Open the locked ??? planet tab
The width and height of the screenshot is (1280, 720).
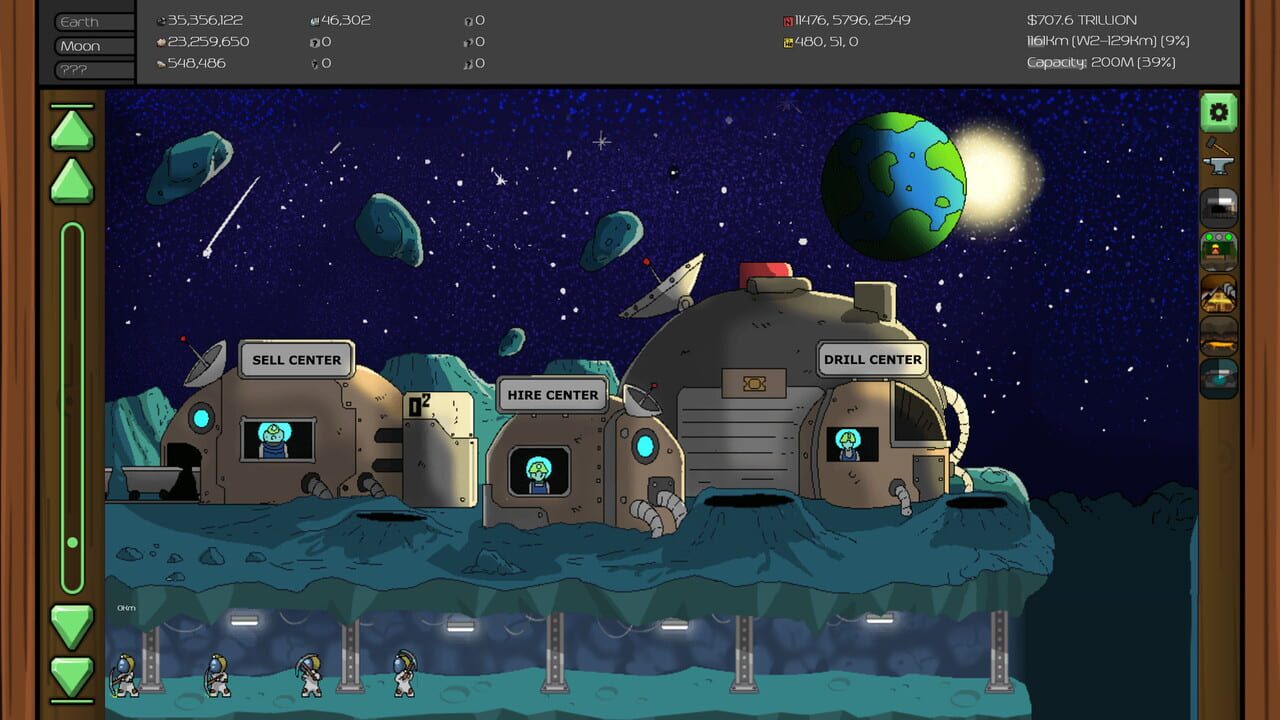[x=90, y=69]
